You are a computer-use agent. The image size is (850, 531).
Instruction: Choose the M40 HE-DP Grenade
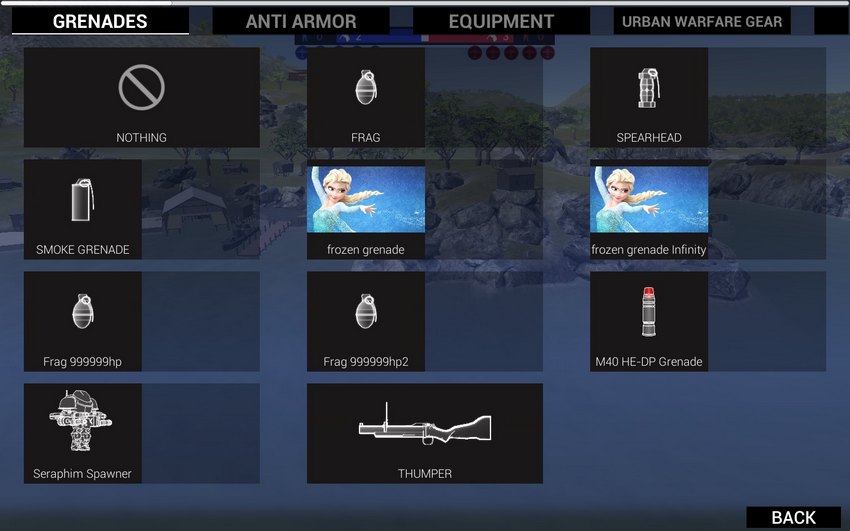coord(649,322)
